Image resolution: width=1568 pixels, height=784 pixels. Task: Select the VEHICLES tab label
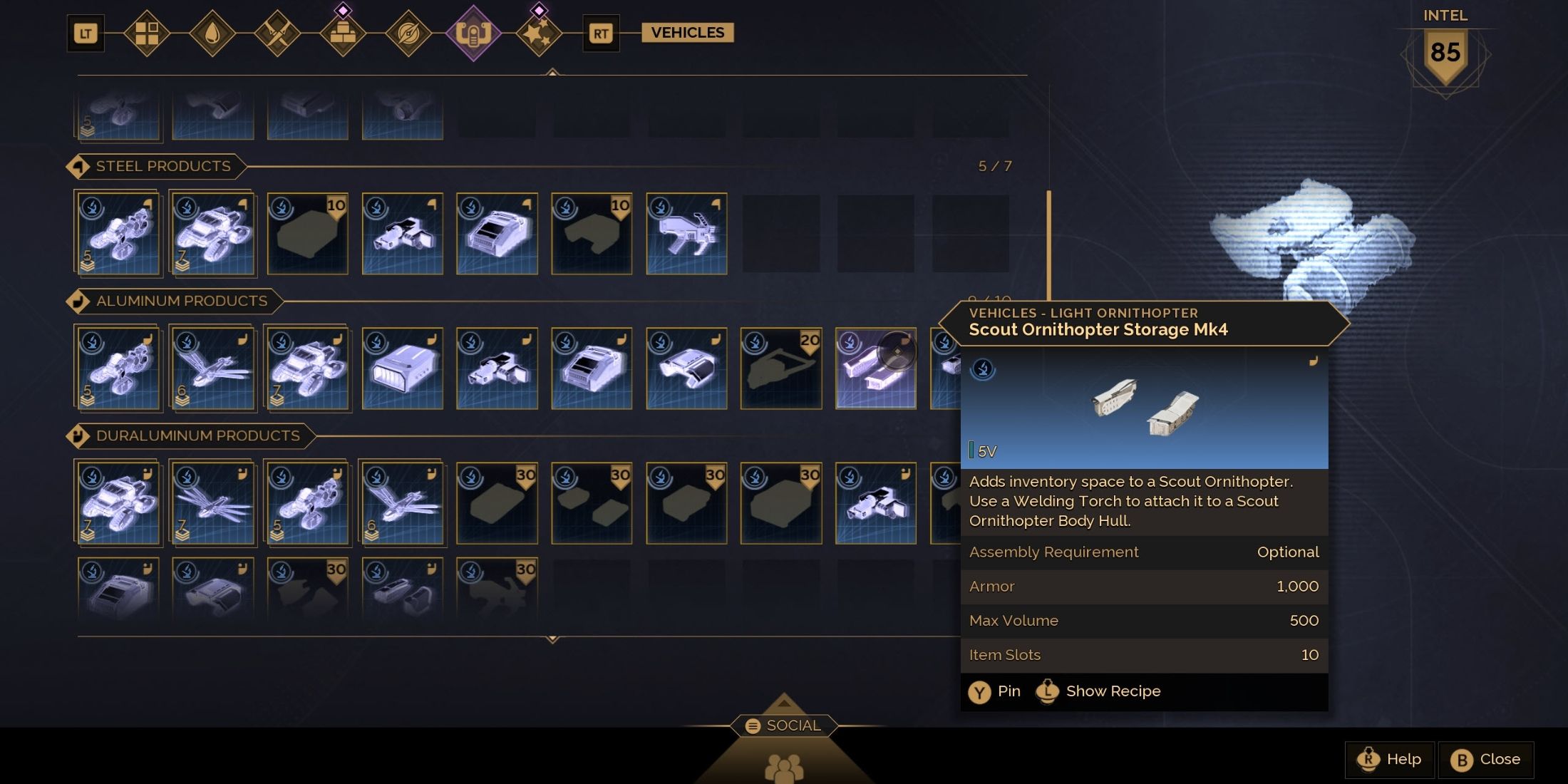tap(686, 31)
